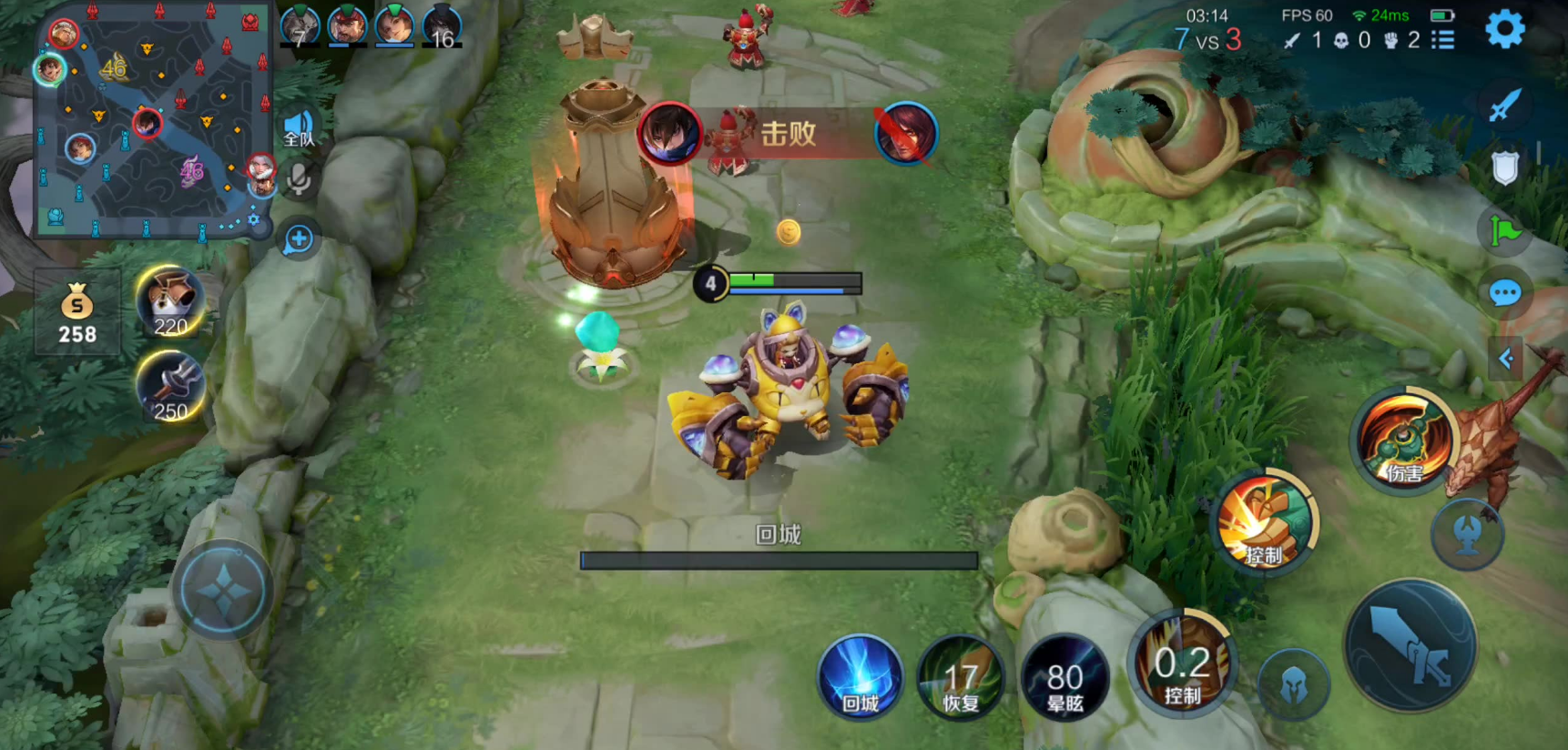Send the shield defend signal
The image size is (1568, 750).
tap(1504, 168)
